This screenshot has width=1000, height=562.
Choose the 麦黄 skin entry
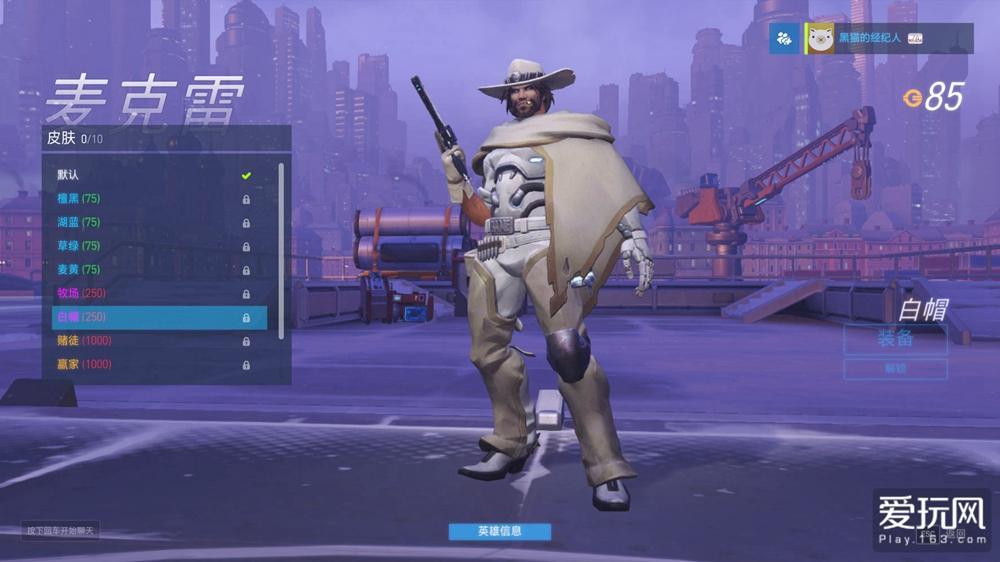click(150, 270)
